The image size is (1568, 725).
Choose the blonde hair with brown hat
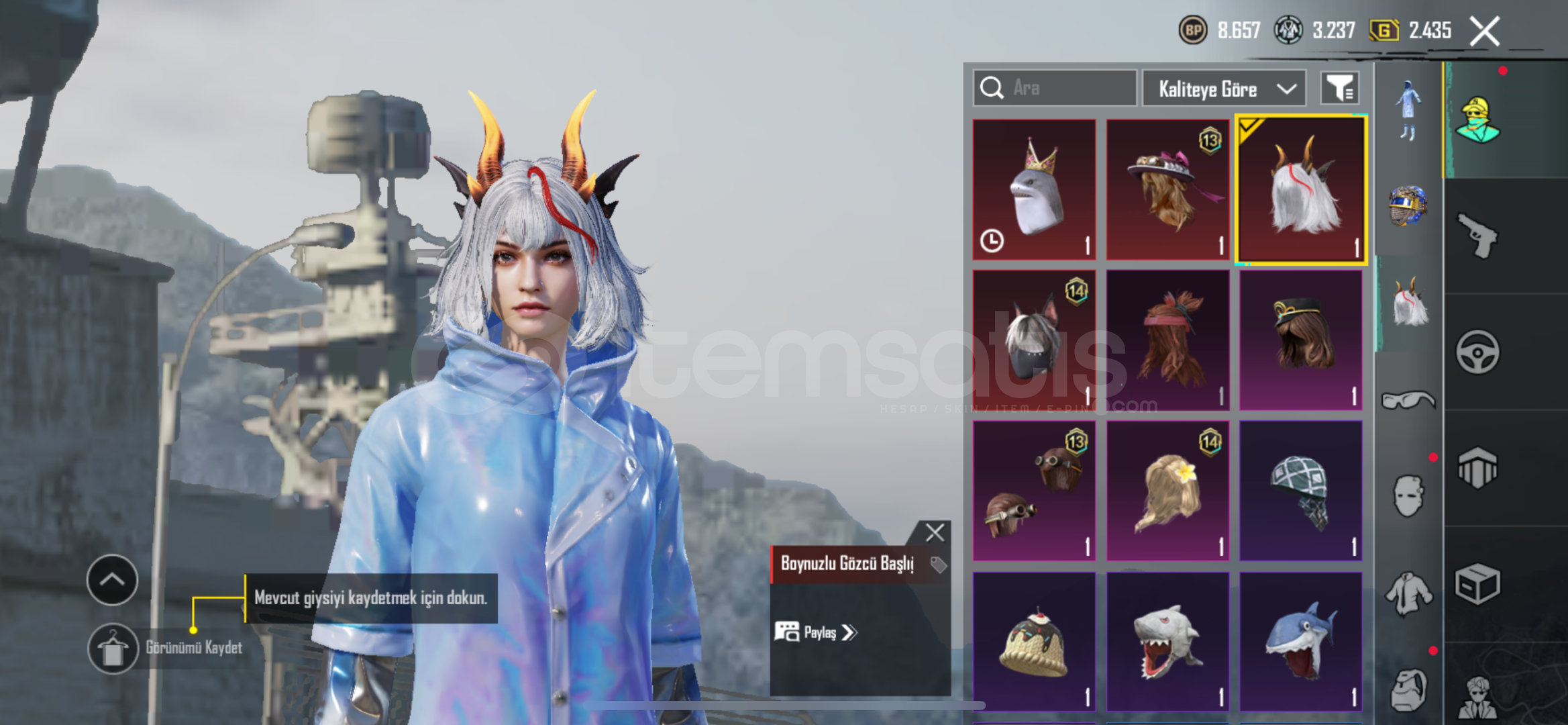1167,190
